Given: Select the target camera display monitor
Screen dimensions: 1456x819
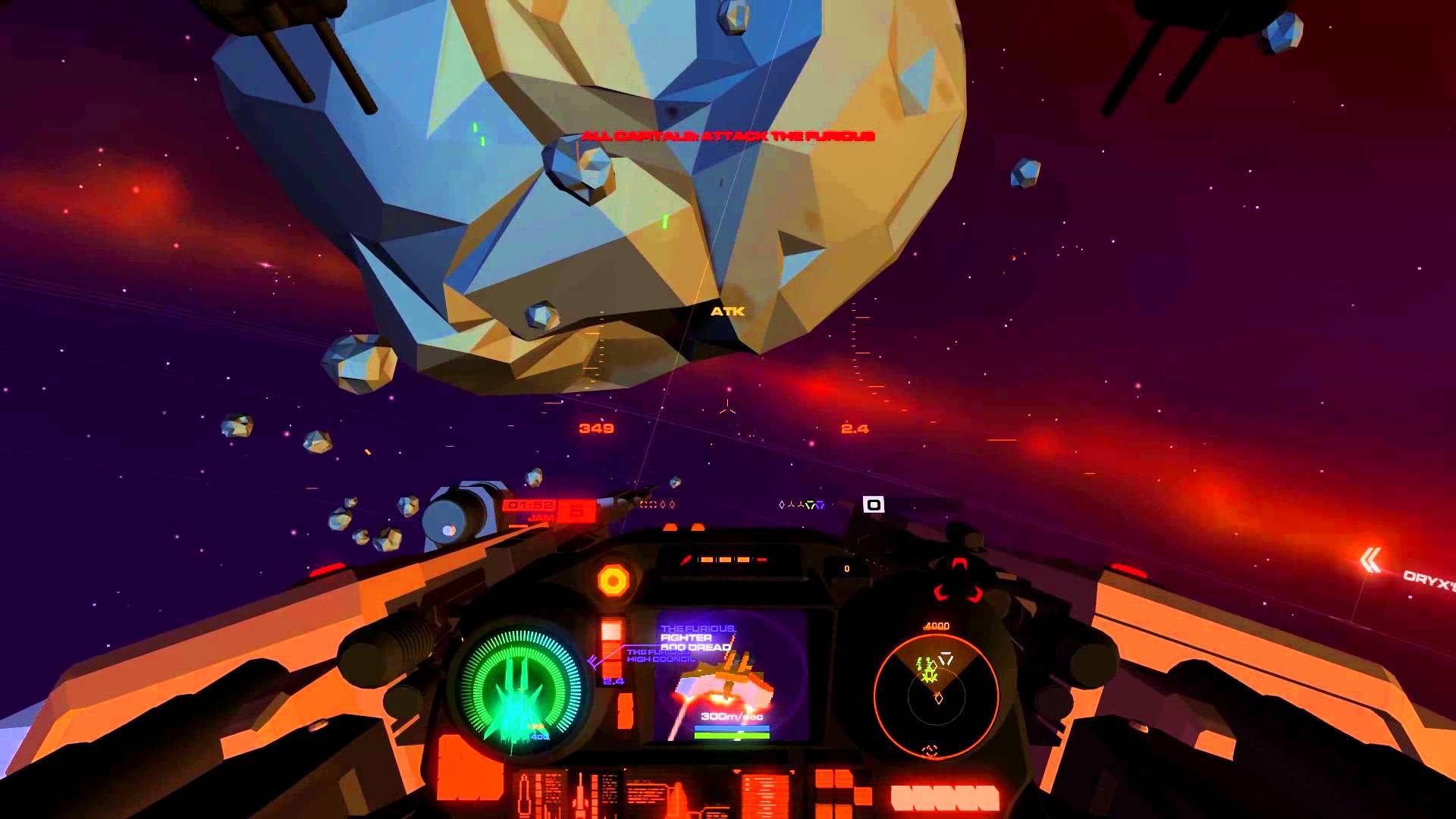Looking at the screenshot, I should tap(730, 676).
